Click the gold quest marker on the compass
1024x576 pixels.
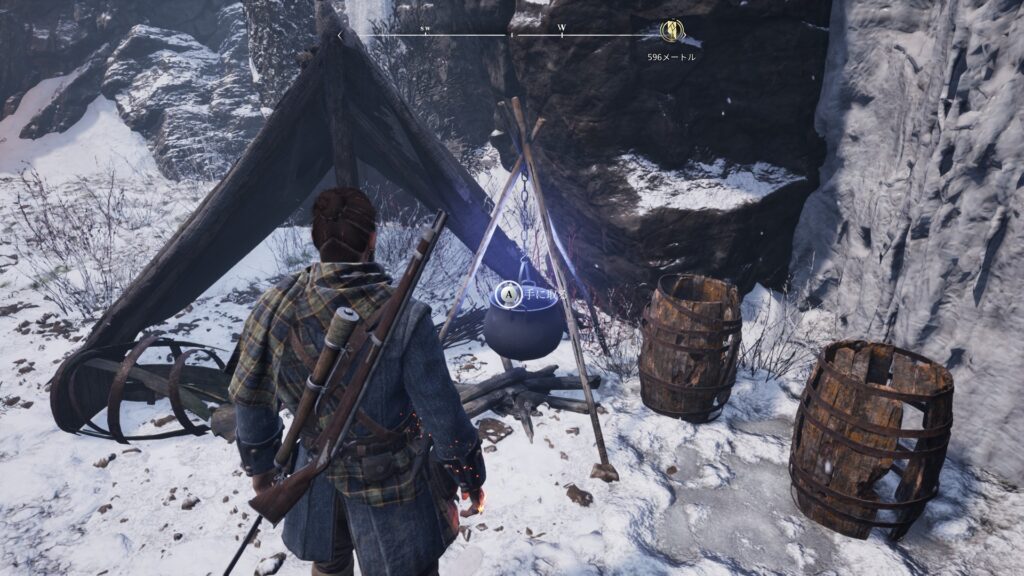[x=672, y=32]
